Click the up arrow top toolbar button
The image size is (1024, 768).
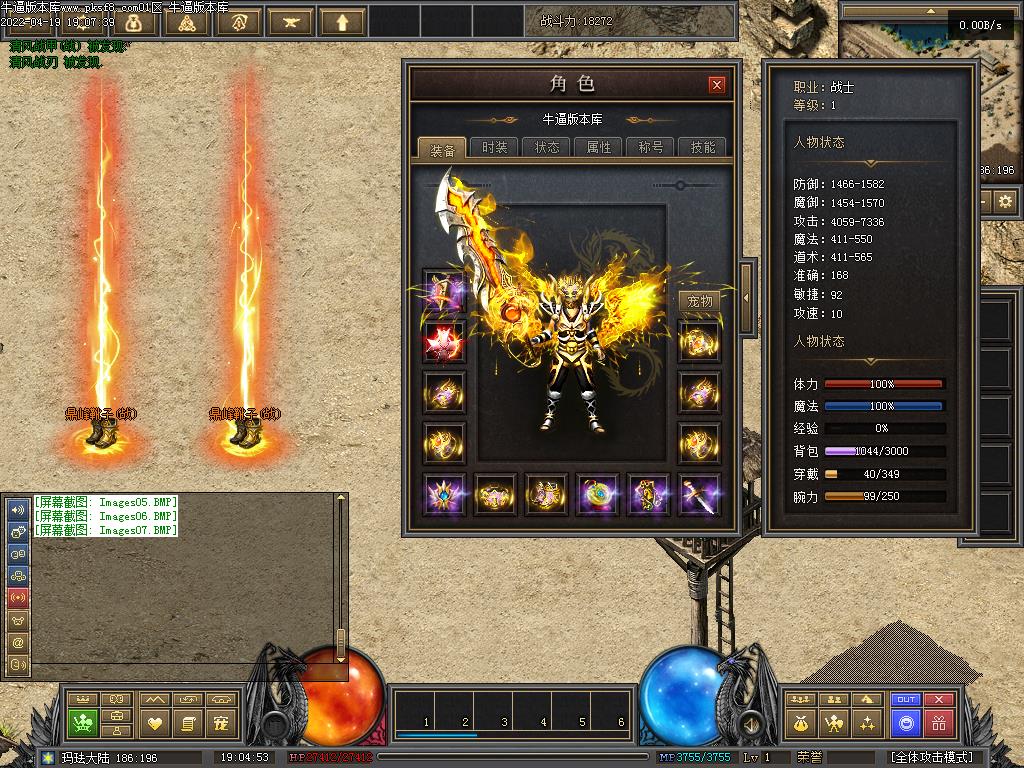[x=342, y=21]
